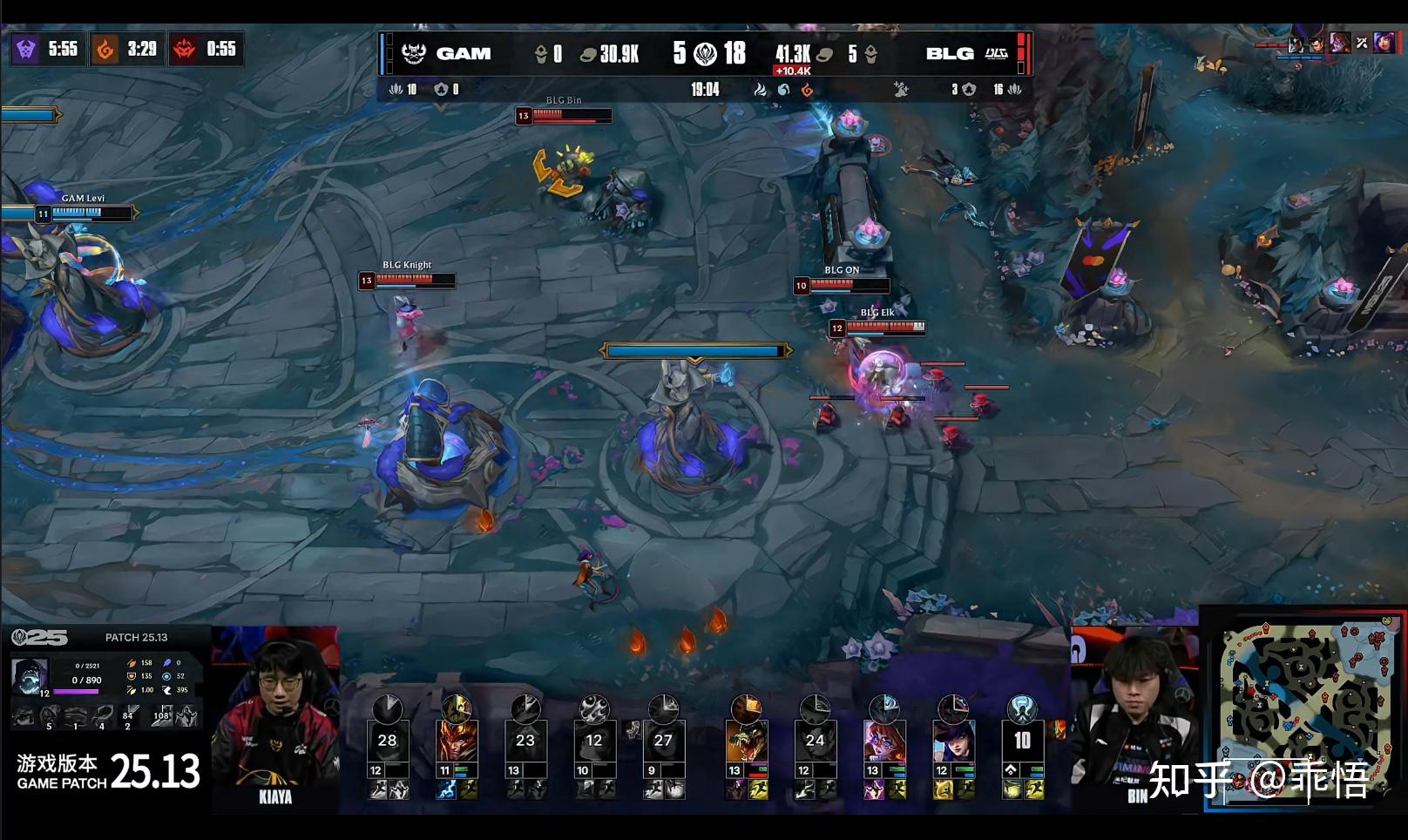Select the Aurora champion portrait

(x=884, y=741)
